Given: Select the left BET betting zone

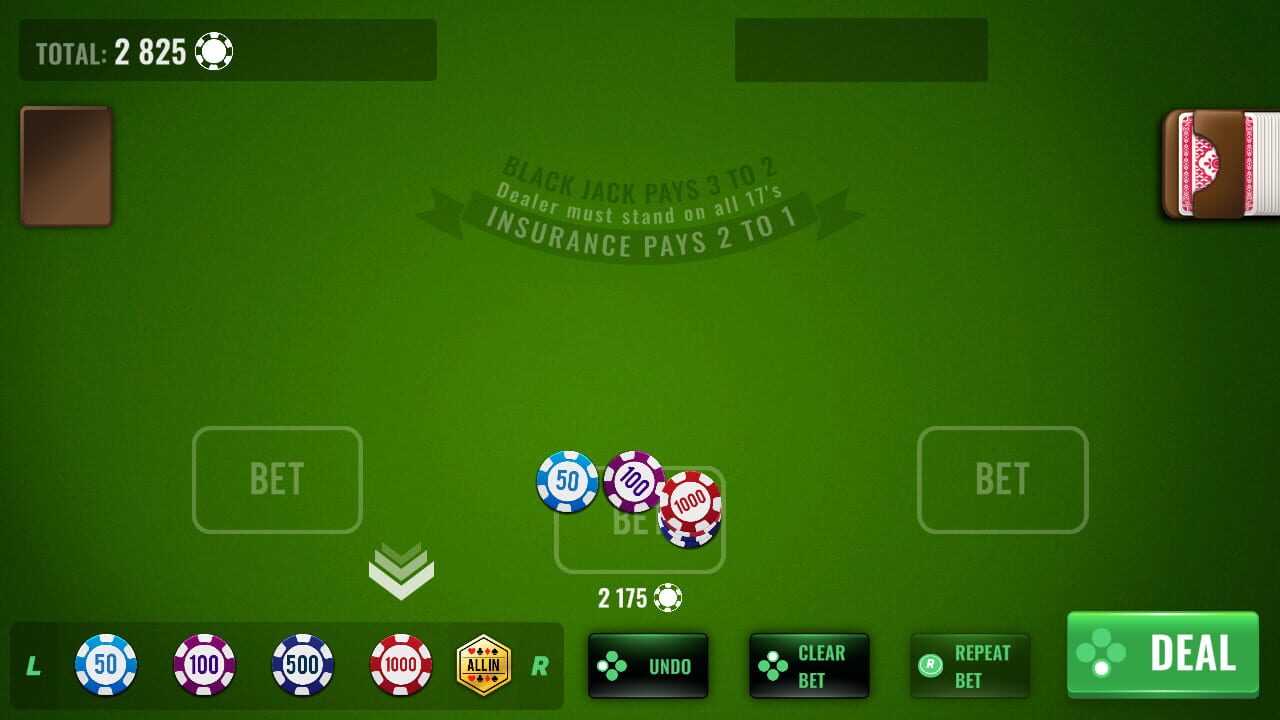Looking at the screenshot, I should click(x=277, y=480).
